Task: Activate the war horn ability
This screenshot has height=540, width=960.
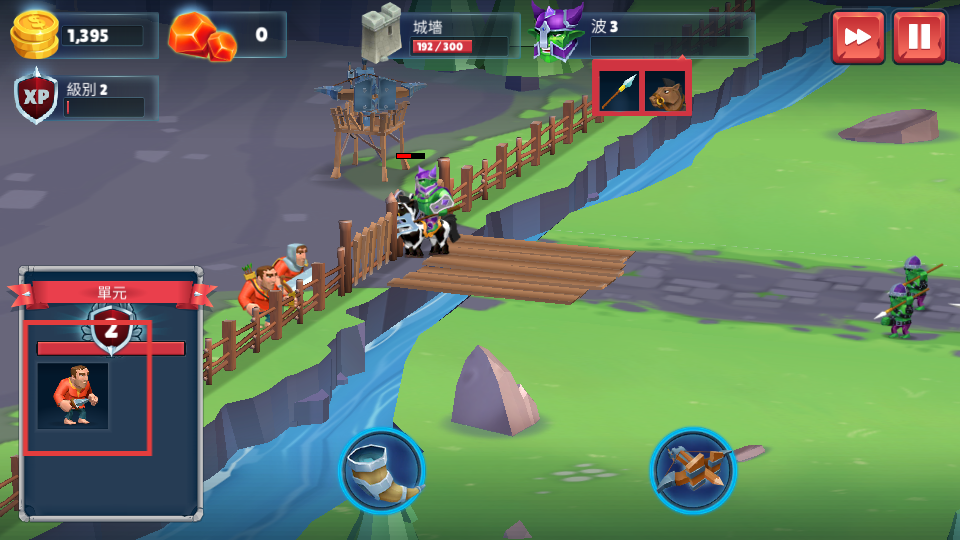Action: click(381, 471)
